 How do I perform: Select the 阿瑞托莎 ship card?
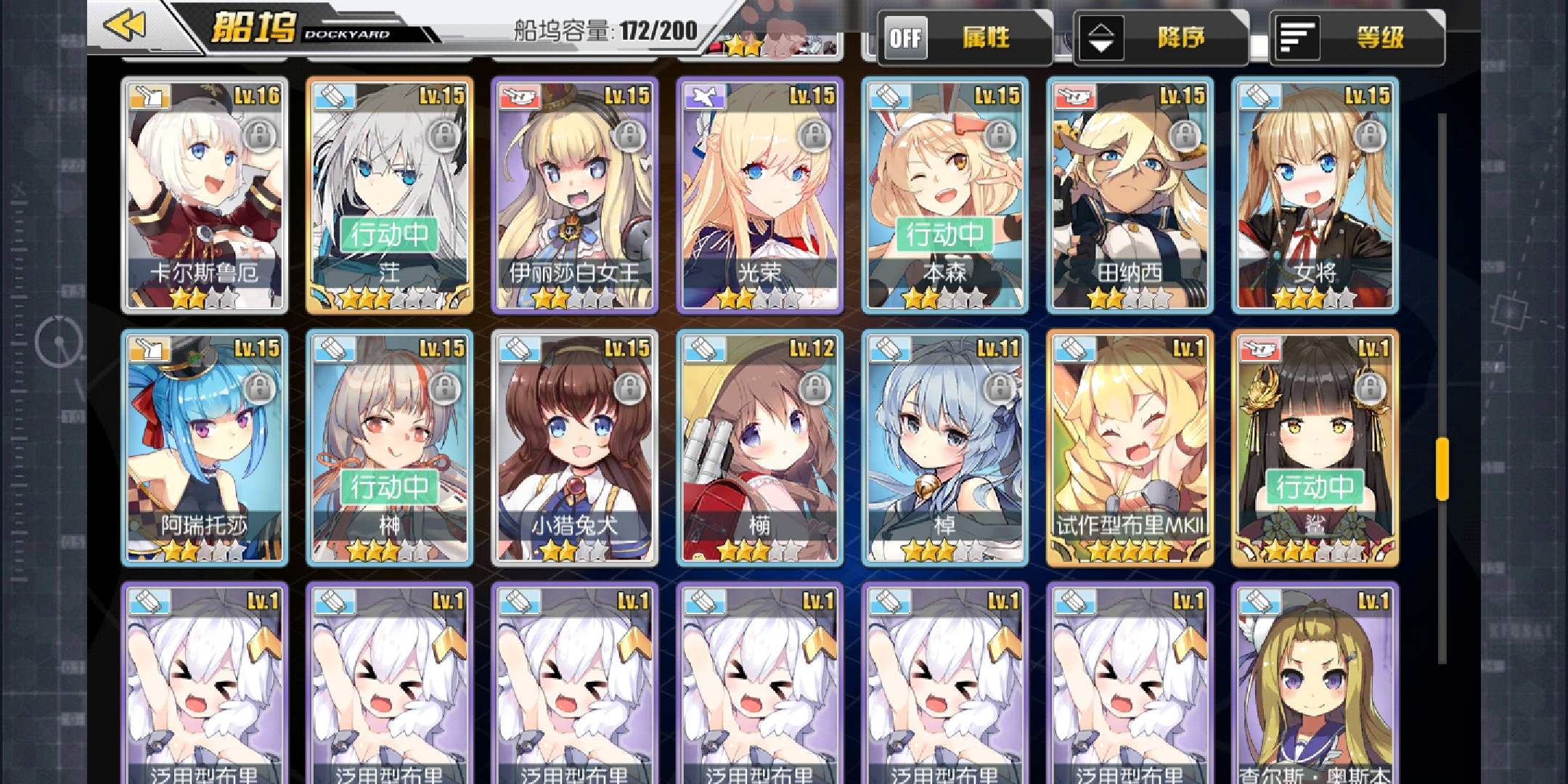tap(204, 447)
